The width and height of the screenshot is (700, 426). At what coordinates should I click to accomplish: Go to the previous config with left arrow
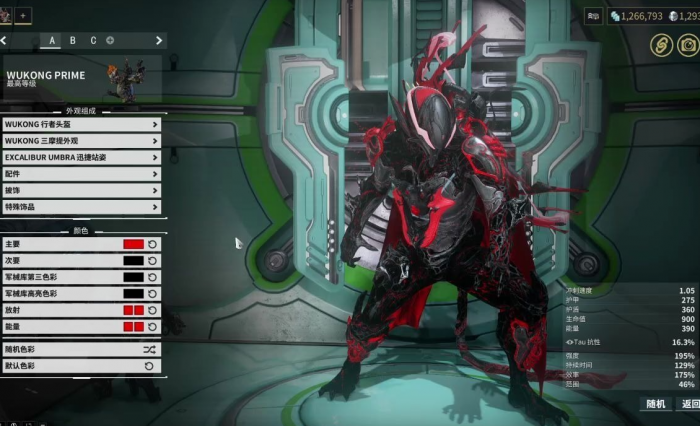click(4, 40)
